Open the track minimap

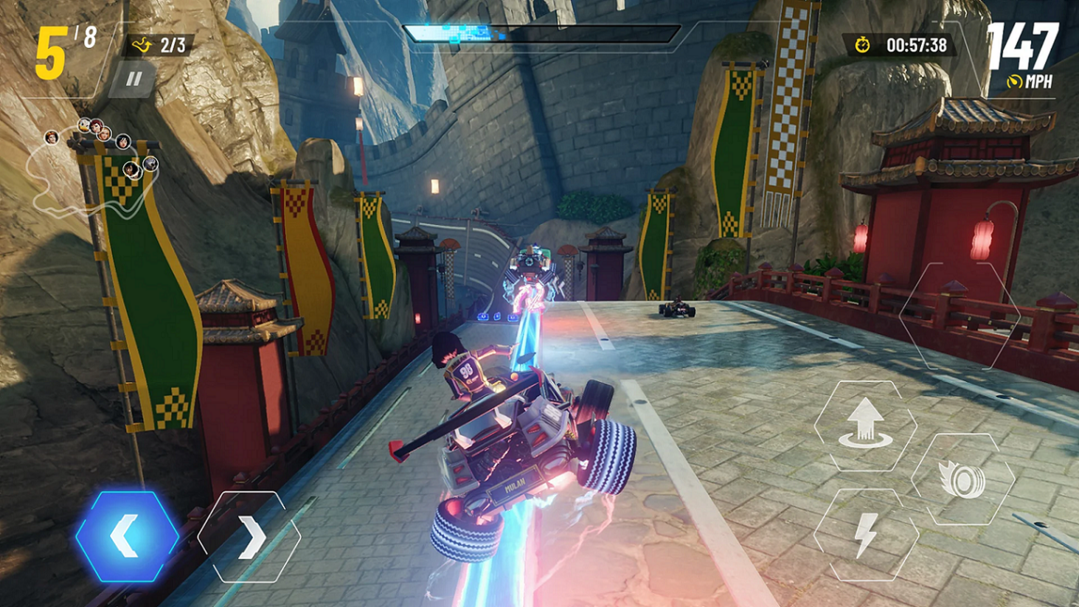[x=95, y=170]
